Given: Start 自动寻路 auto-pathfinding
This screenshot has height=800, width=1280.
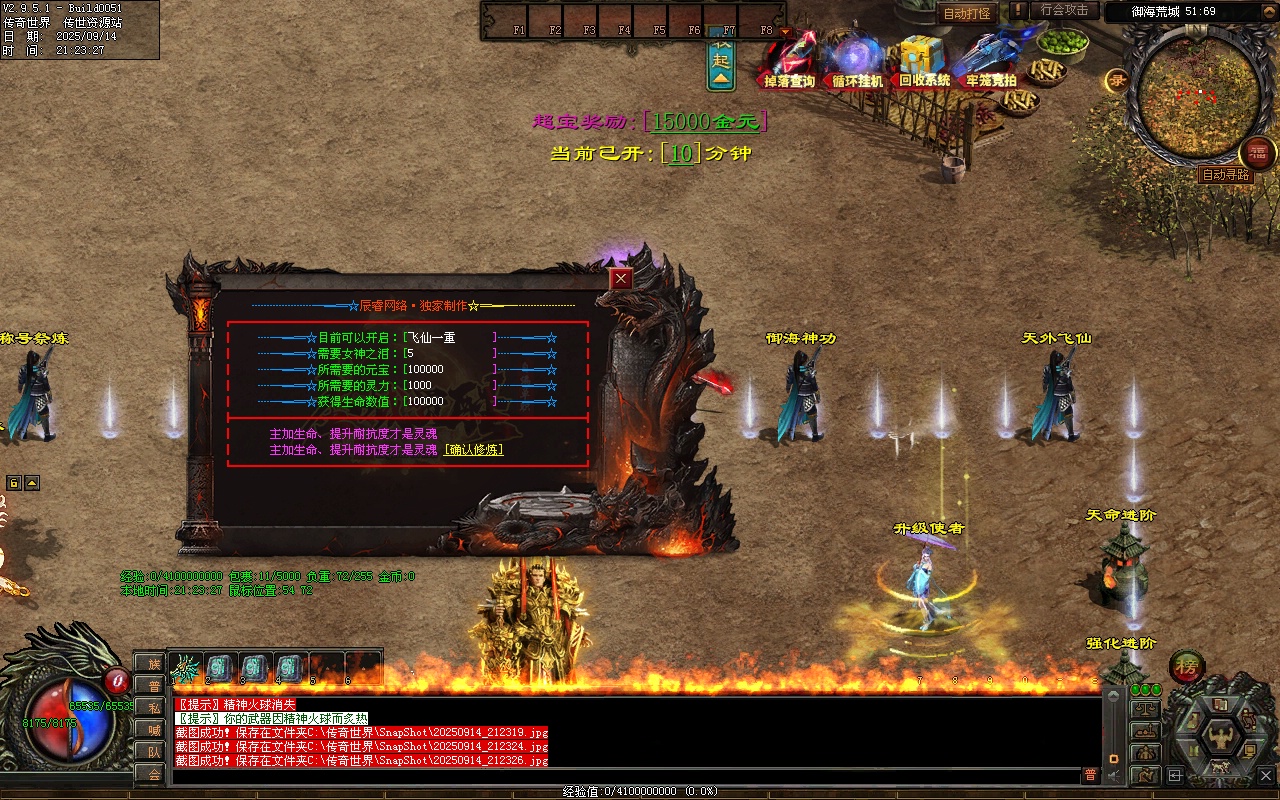Looking at the screenshot, I should 1225,175.
